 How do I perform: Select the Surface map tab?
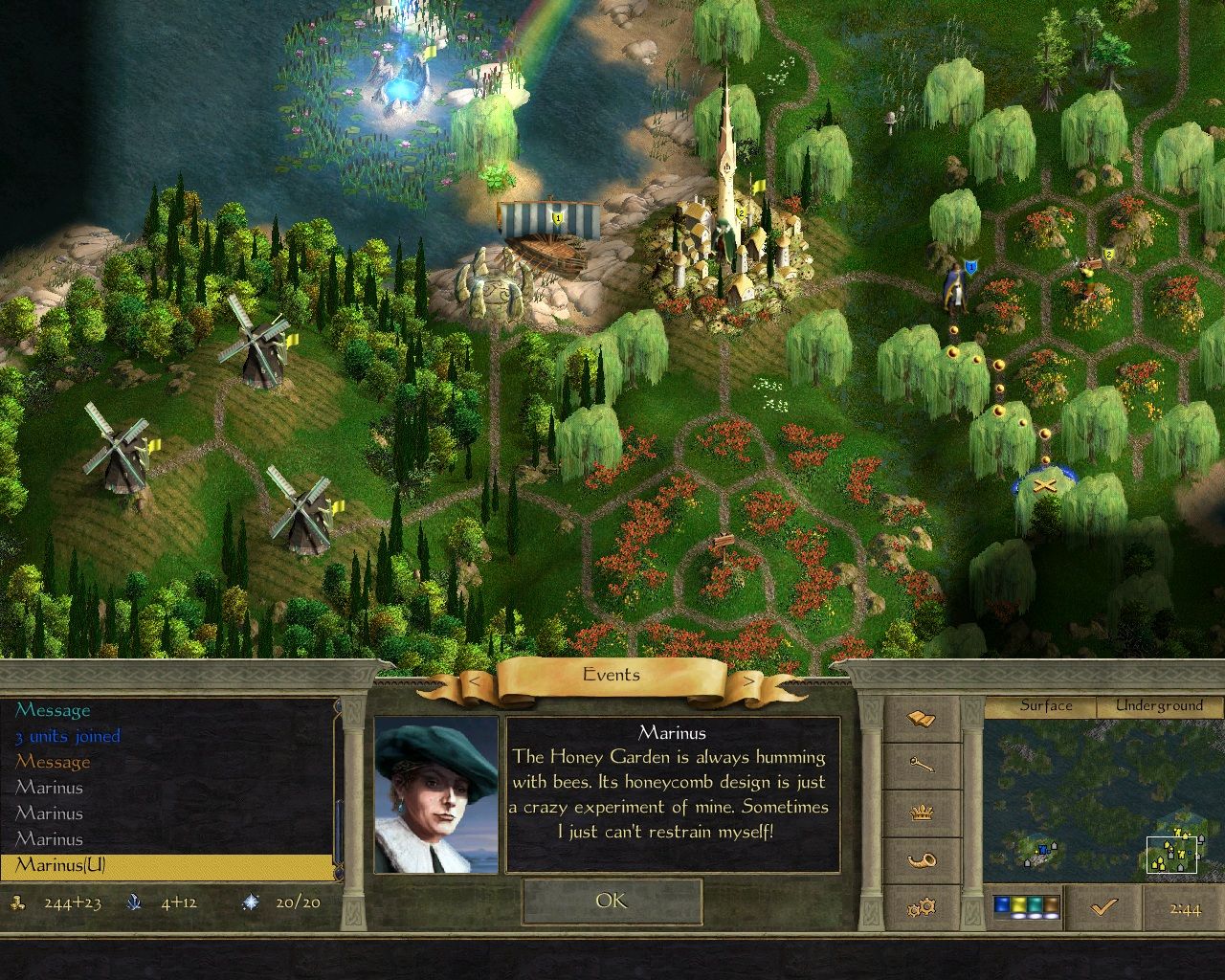coord(1047,705)
